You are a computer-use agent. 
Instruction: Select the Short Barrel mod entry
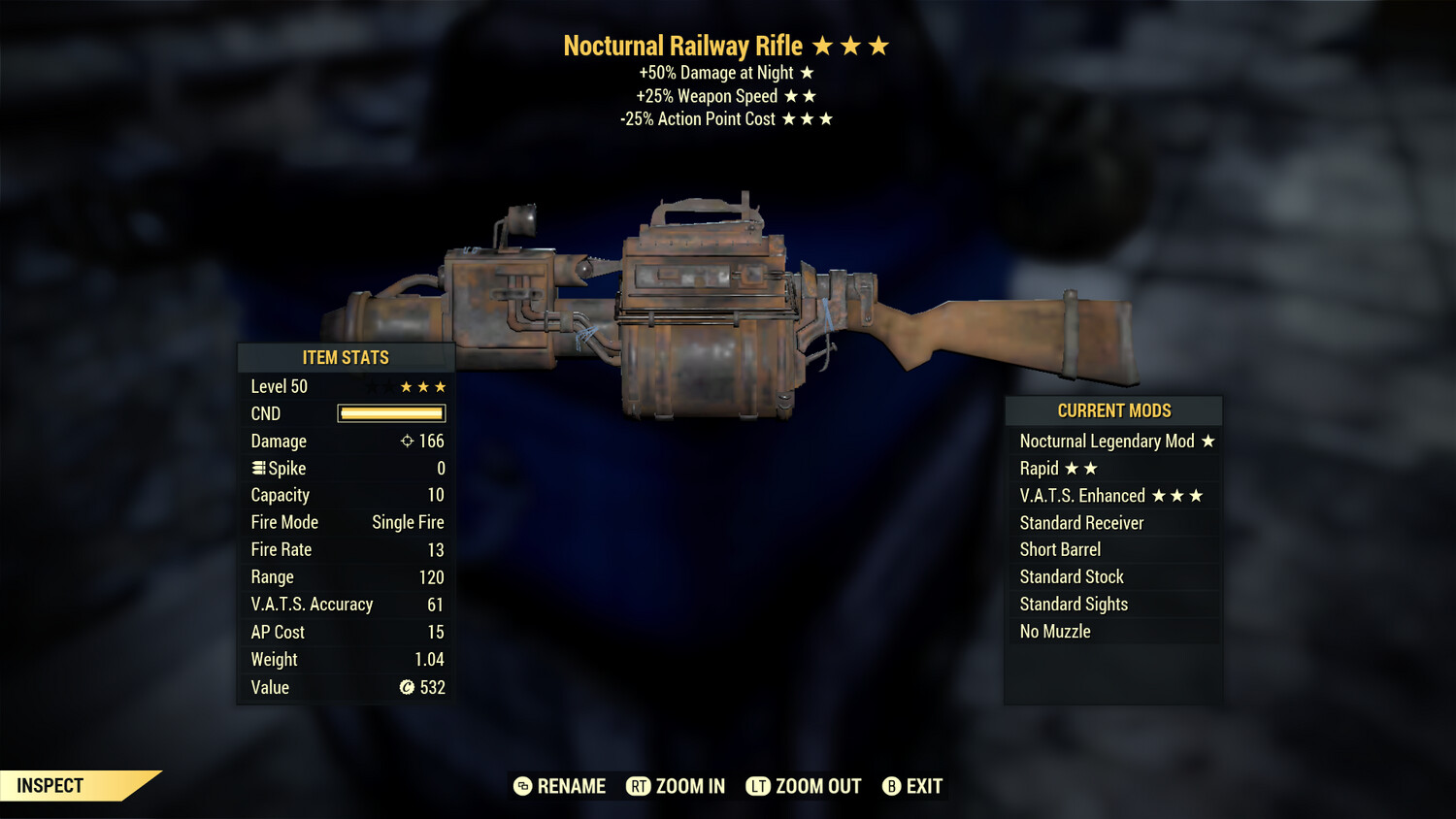coord(1060,549)
